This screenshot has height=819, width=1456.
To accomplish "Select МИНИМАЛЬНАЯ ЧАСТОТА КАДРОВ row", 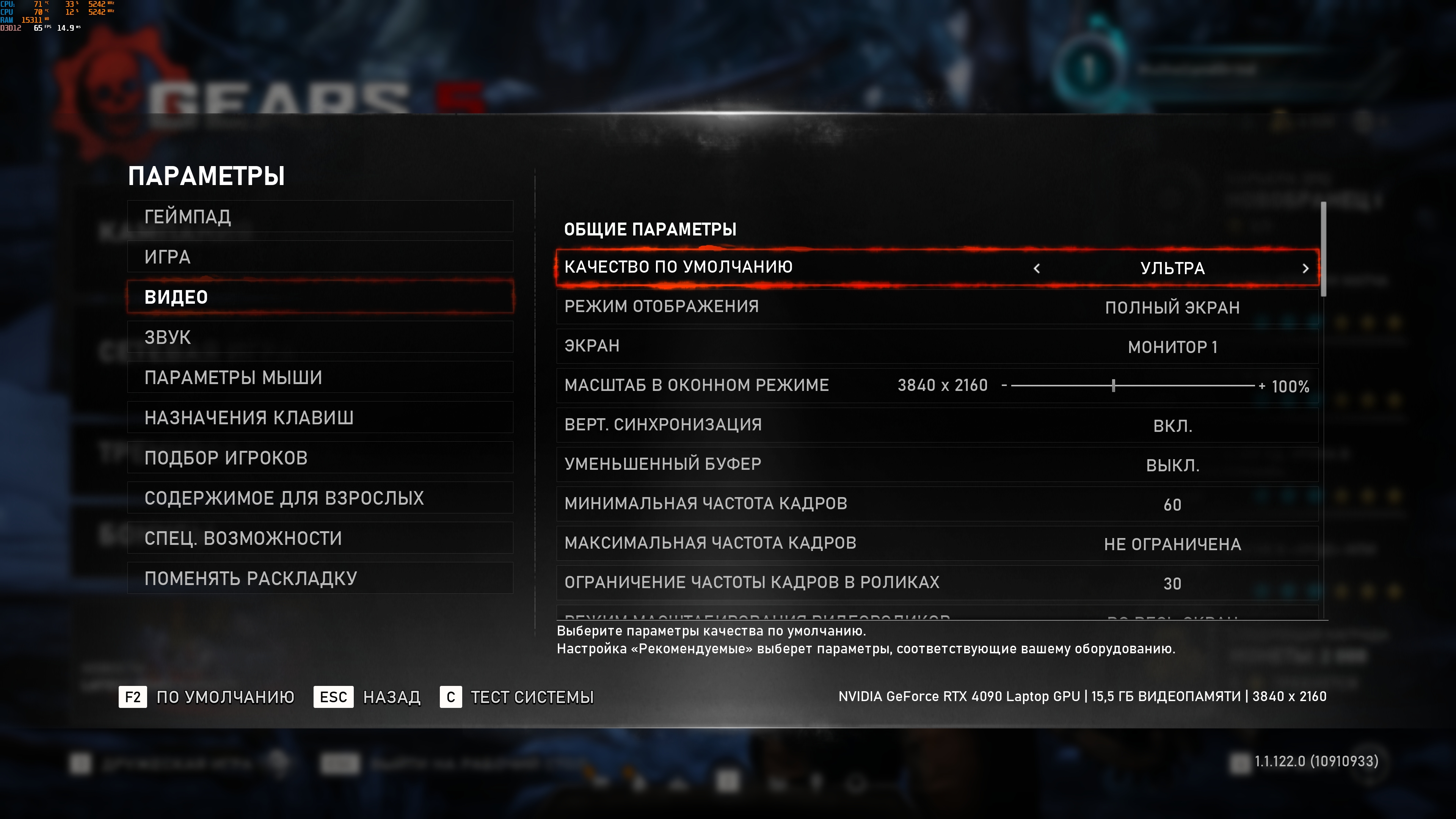I will (937, 504).
